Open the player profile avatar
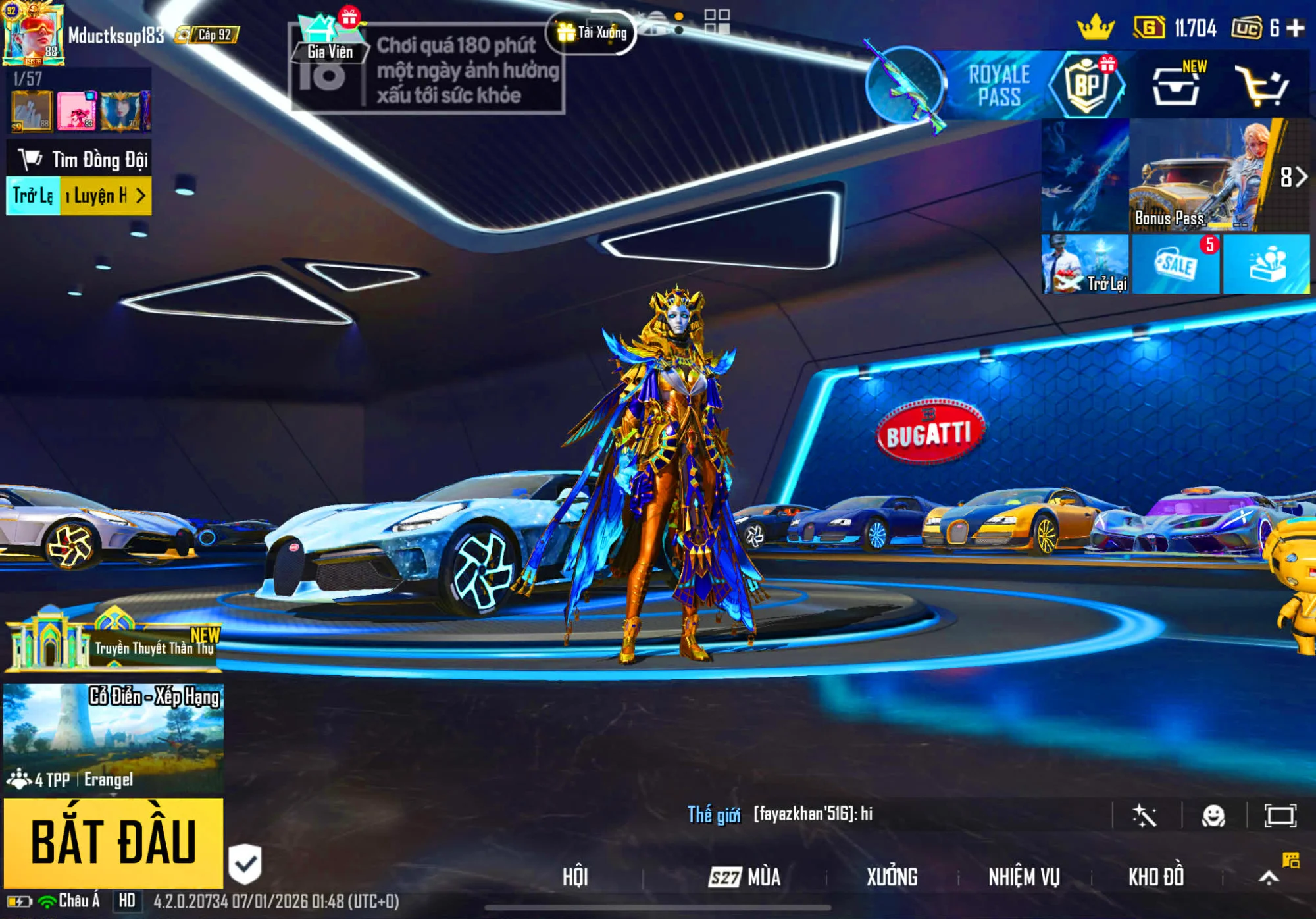 click(x=33, y=34)
